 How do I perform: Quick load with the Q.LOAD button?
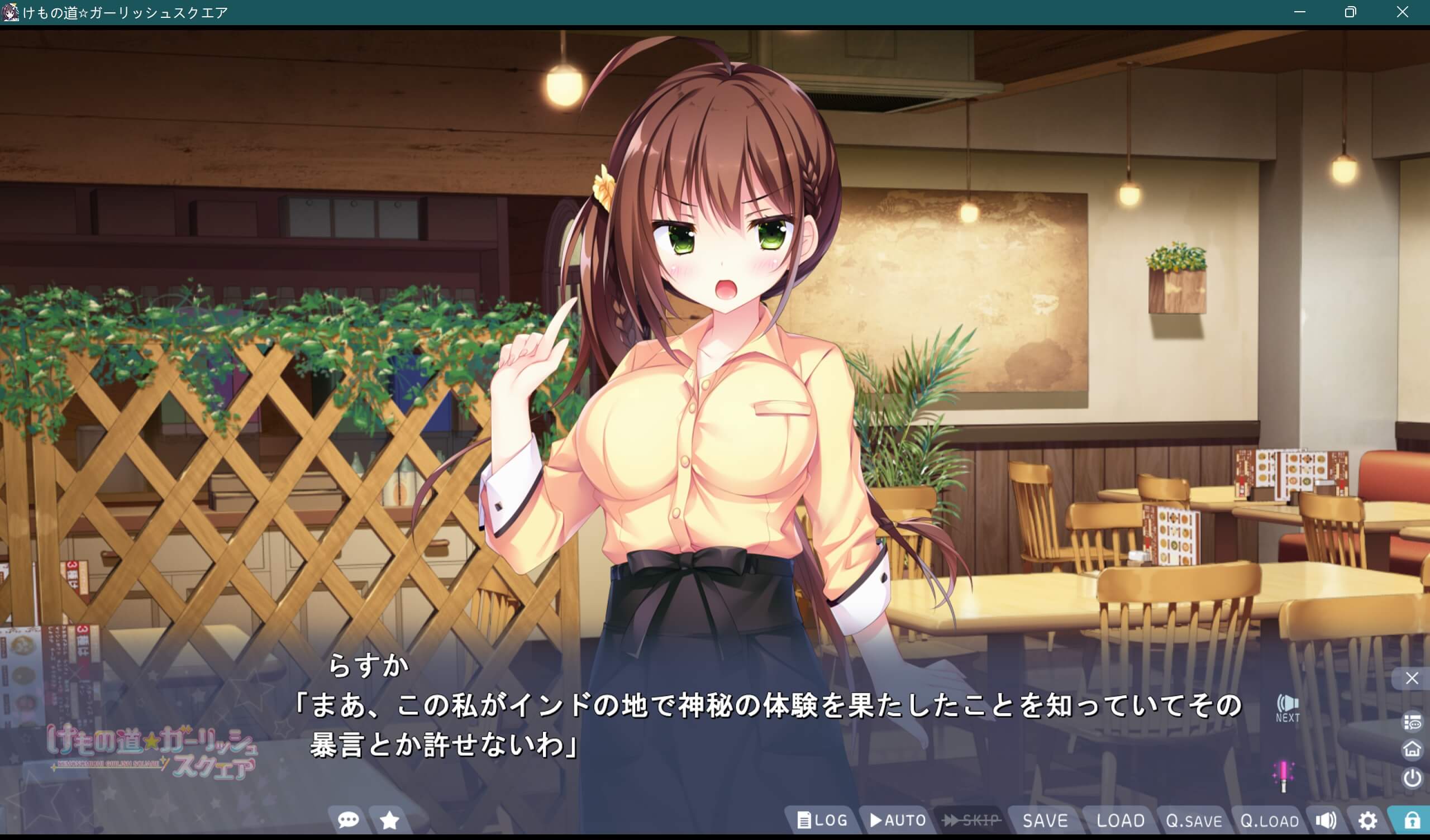pyautogui.click(x=1270, y=820)
